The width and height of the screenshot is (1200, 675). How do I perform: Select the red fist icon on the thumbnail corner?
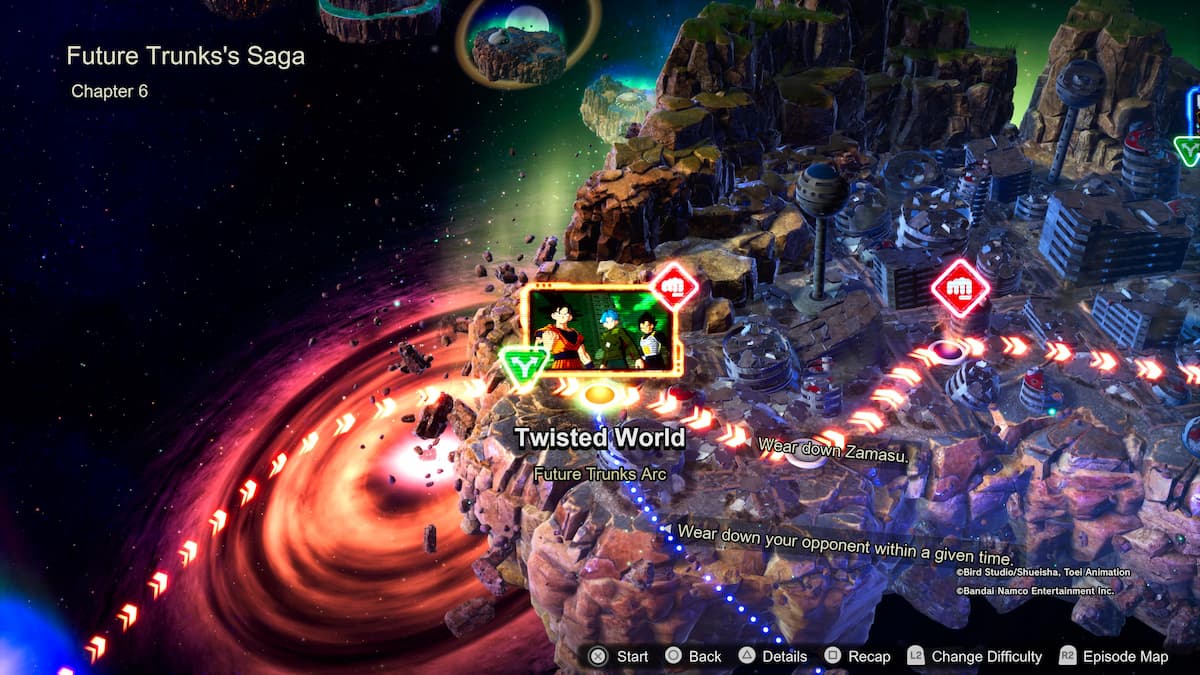pyautogui.click(x=675, y=287)
